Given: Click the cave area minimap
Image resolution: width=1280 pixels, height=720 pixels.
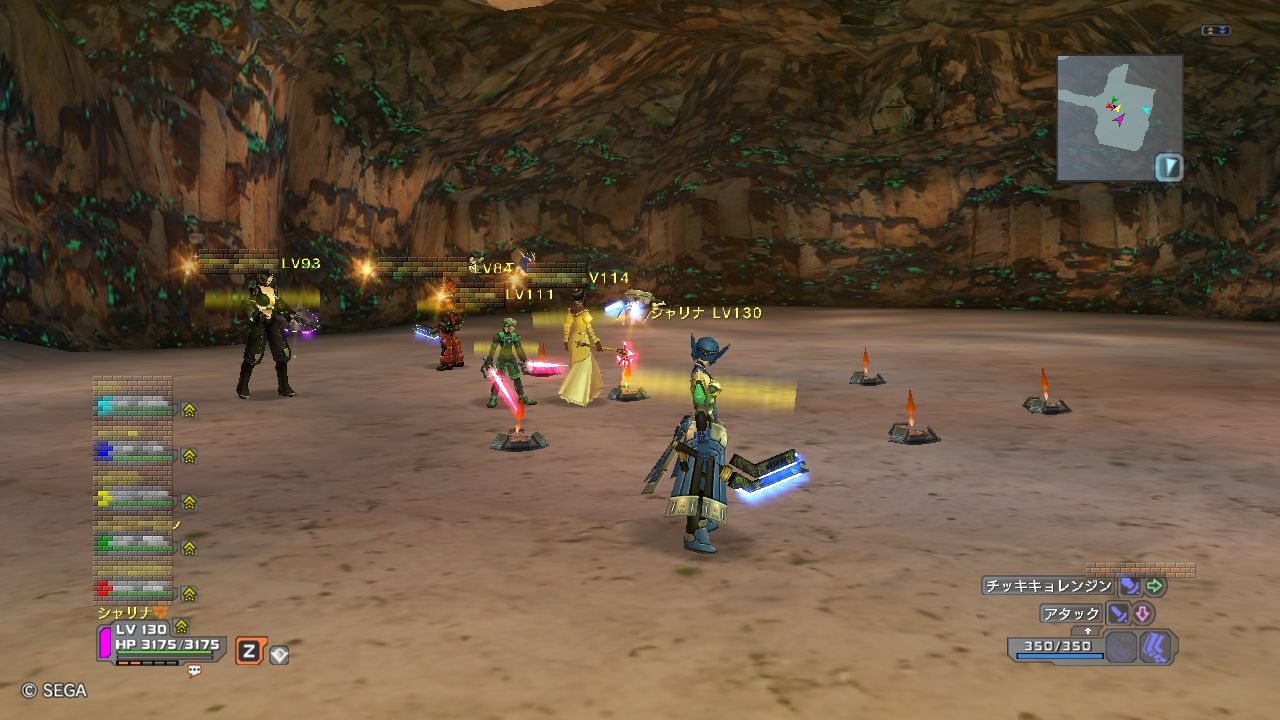Looking at the screenshot, I should pyautogui.click(x=1119, y=117).
